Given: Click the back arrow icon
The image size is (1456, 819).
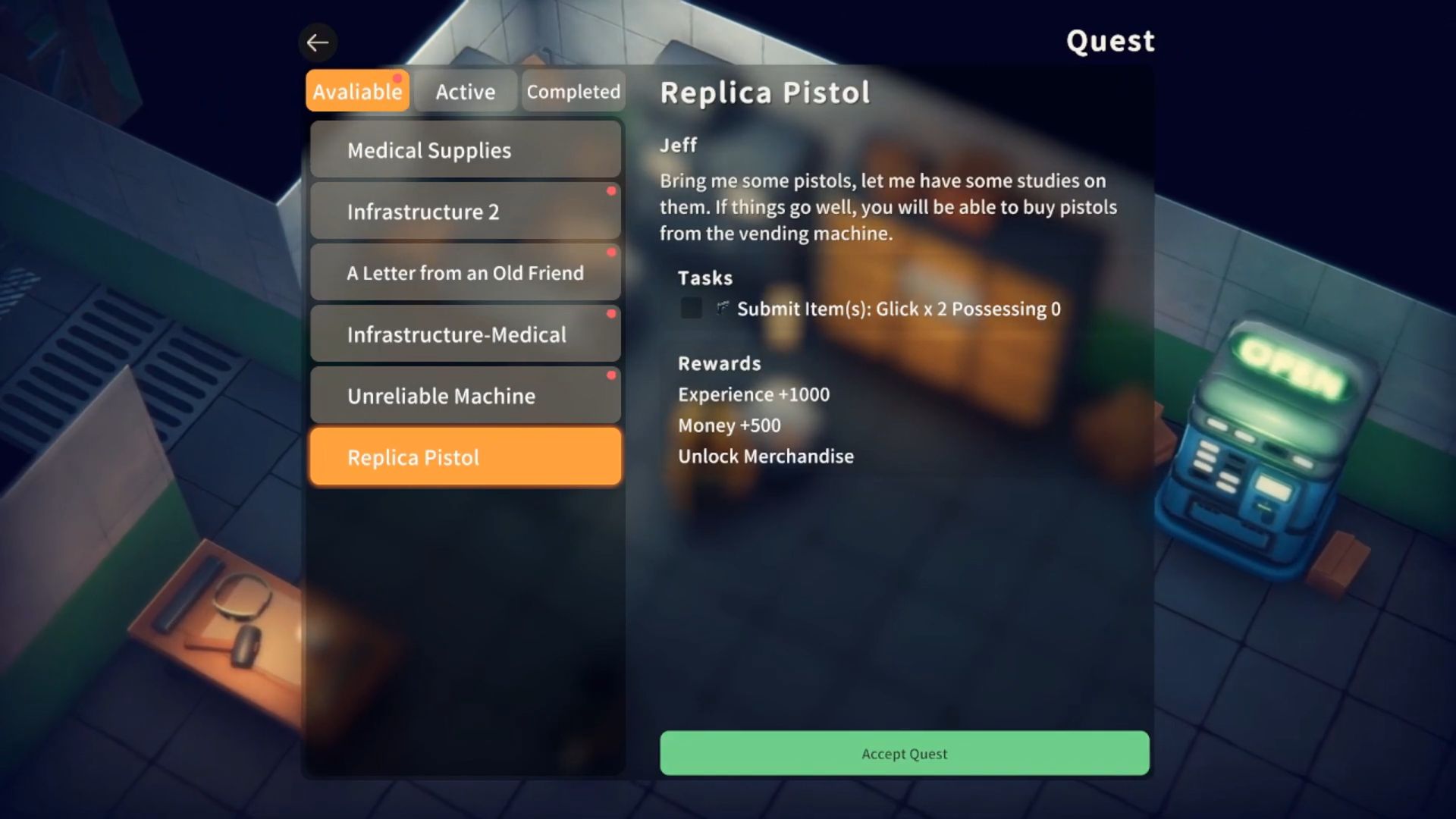Looking at the screenshot, I should point(318,42).
